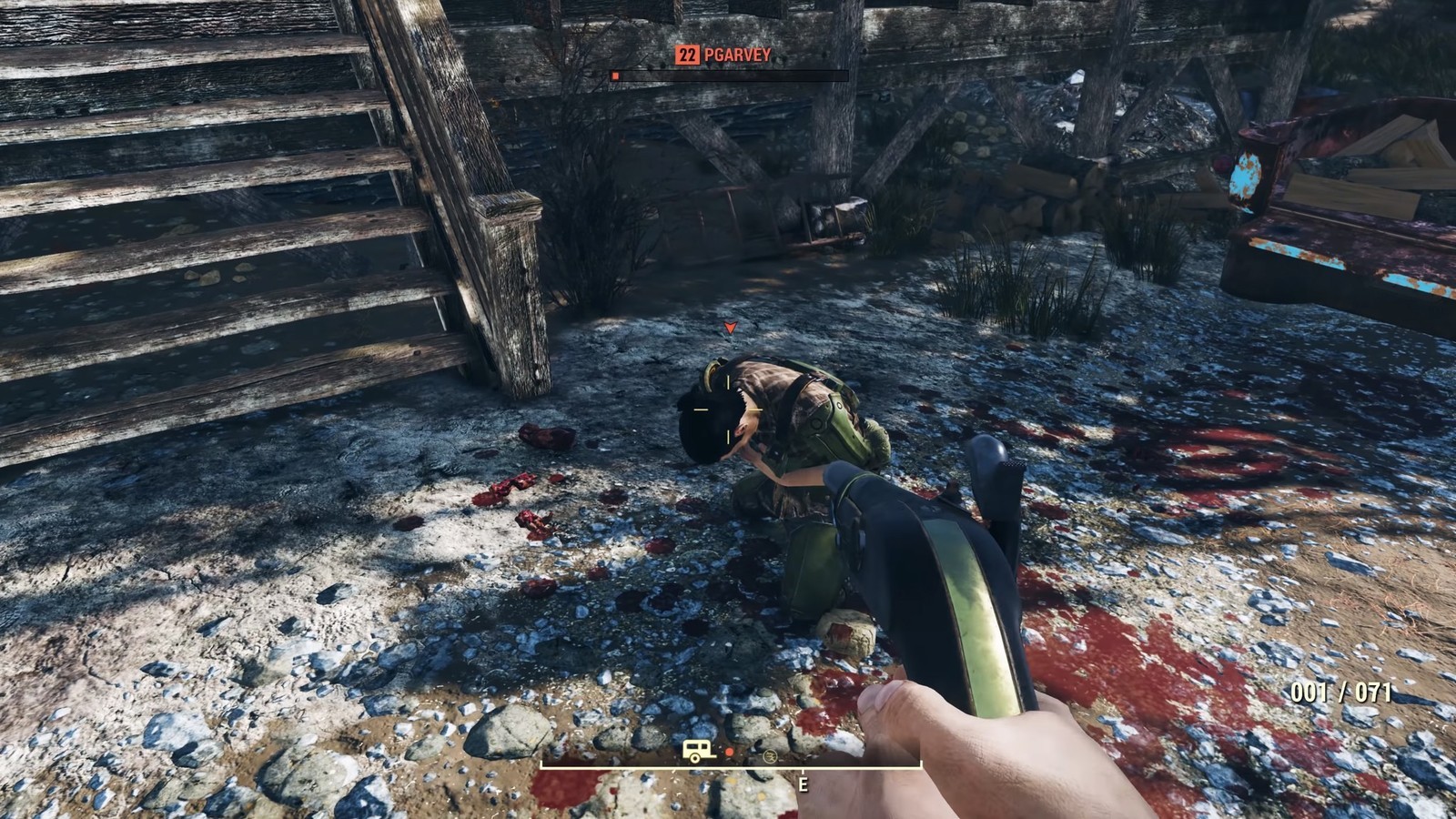Select the remaining orange pip on PGARVEY's health
Screen dimensions: 1456x819
(615, 76)
